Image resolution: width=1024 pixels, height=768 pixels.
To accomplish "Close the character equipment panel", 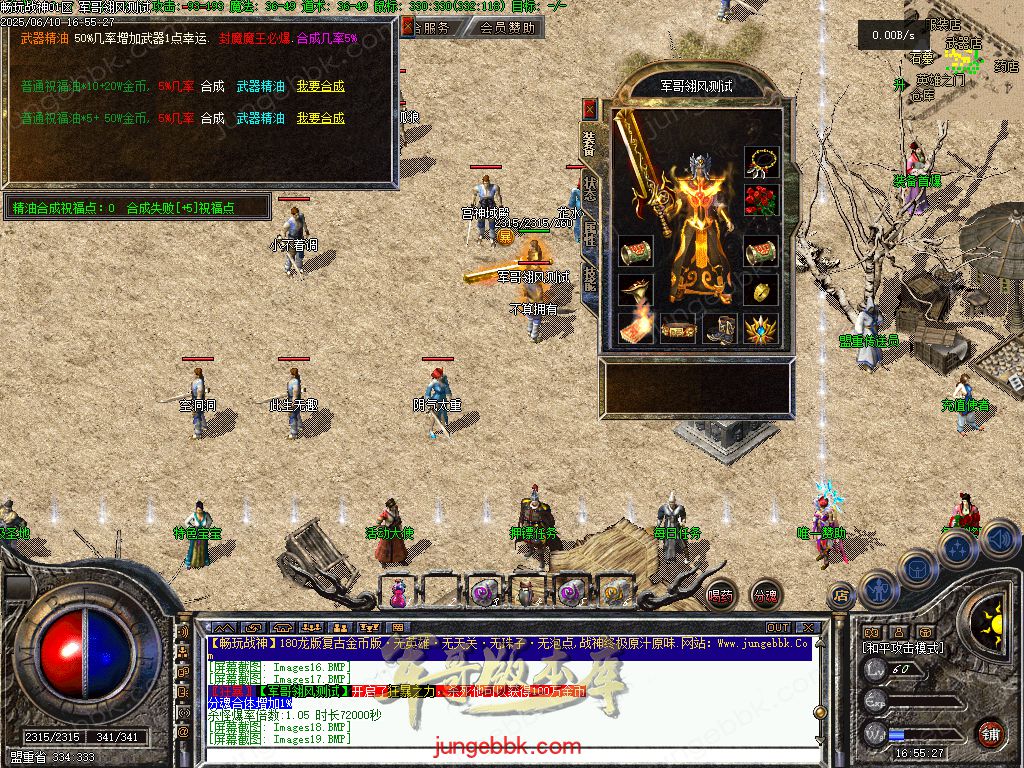I will (x=590, y=109).
